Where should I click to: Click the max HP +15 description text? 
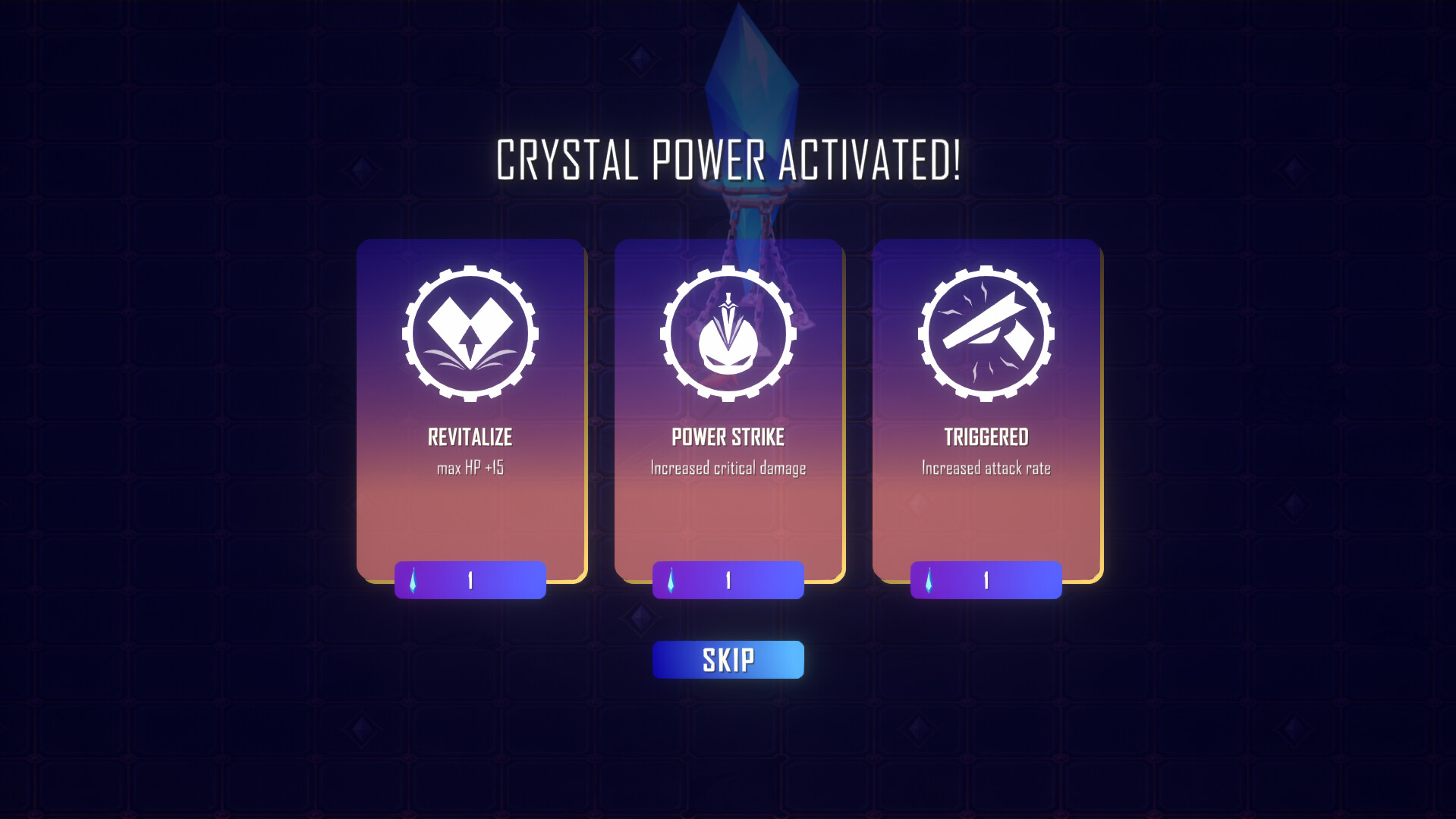[x=470, y=469]
